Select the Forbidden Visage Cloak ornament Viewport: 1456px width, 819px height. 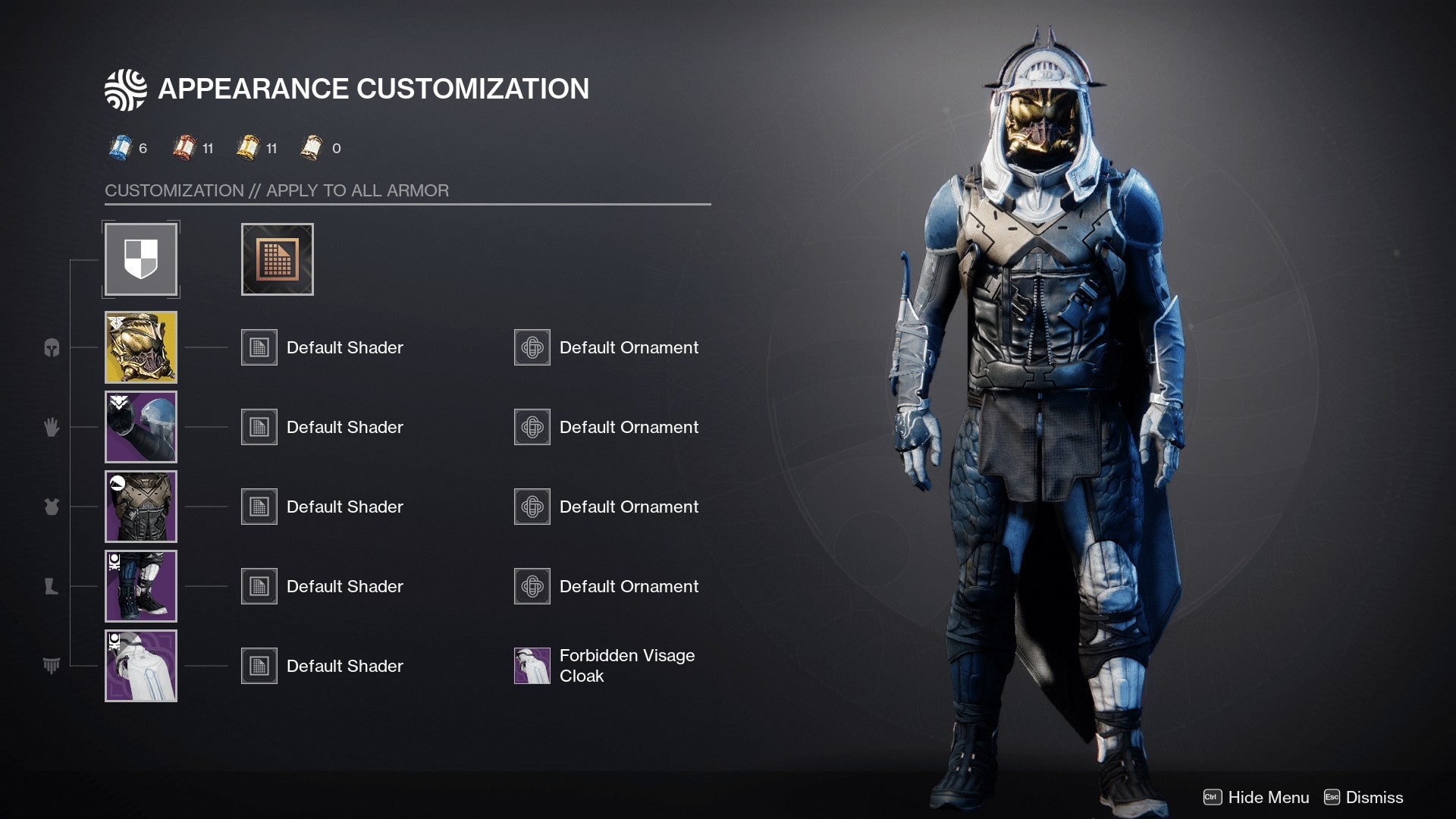pos(532,665)
